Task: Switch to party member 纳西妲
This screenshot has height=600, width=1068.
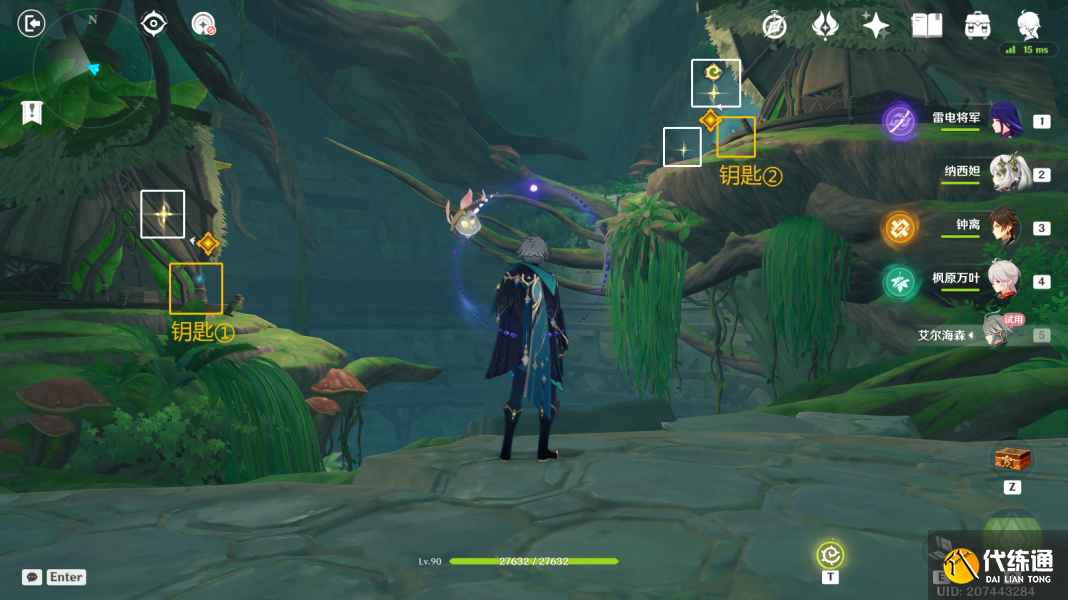Action: pos(1003,174)
